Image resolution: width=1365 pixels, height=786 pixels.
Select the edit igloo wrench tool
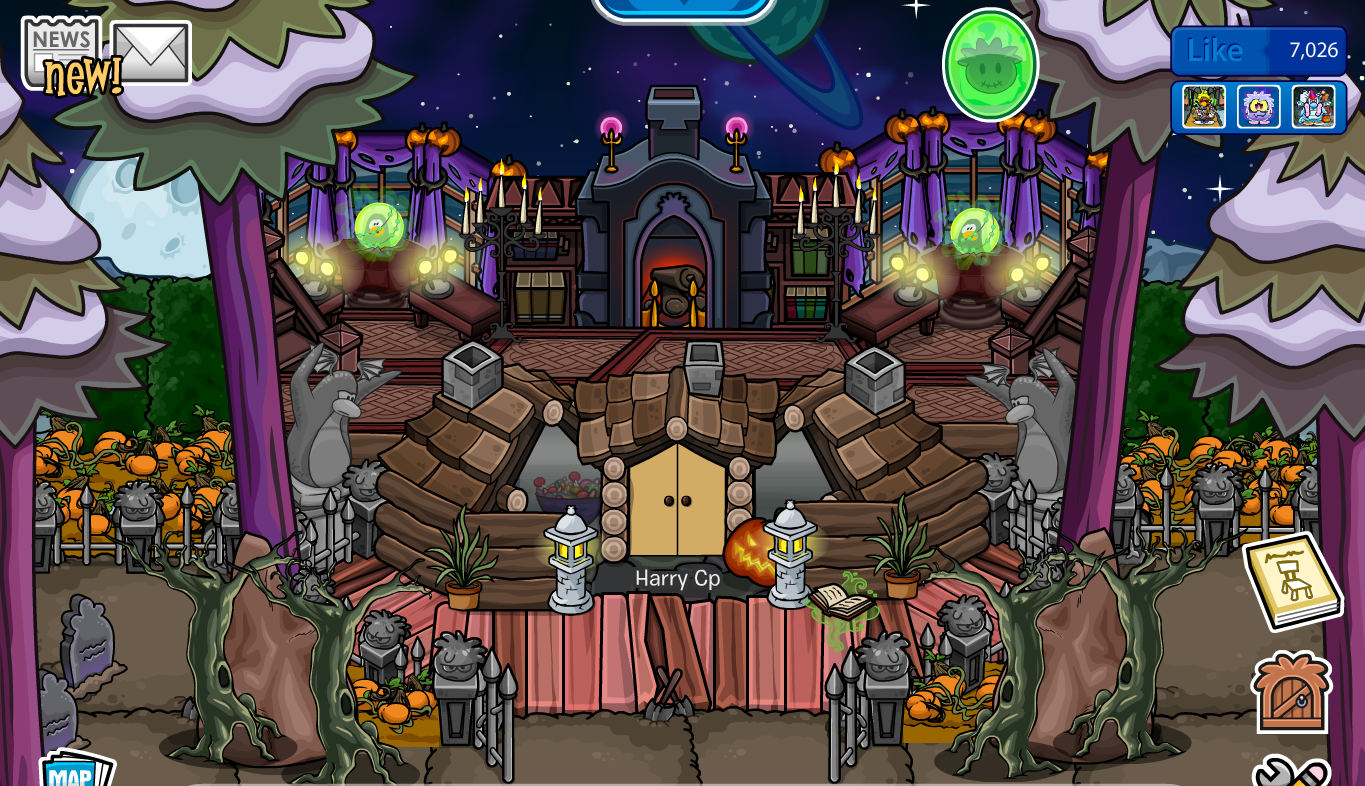click(1290, 775)
